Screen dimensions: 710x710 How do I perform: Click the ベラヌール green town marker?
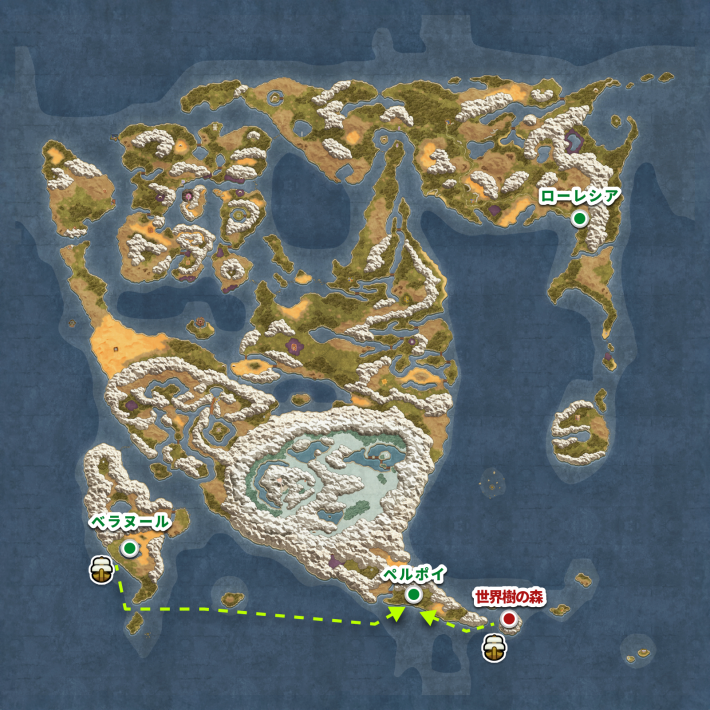pyautogui.click(x=130, y=548)
